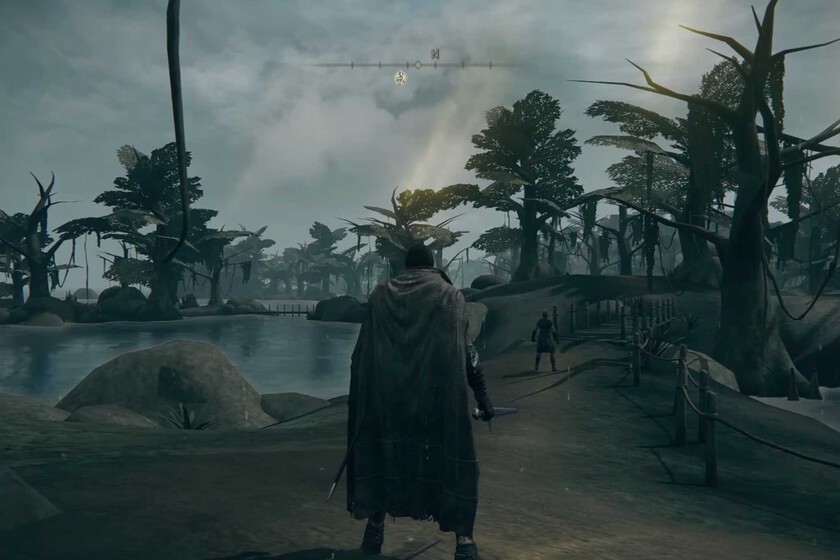Select the glowing marker icon under the compass
This screenshot has height=560, width=840.
coord(400,77)
